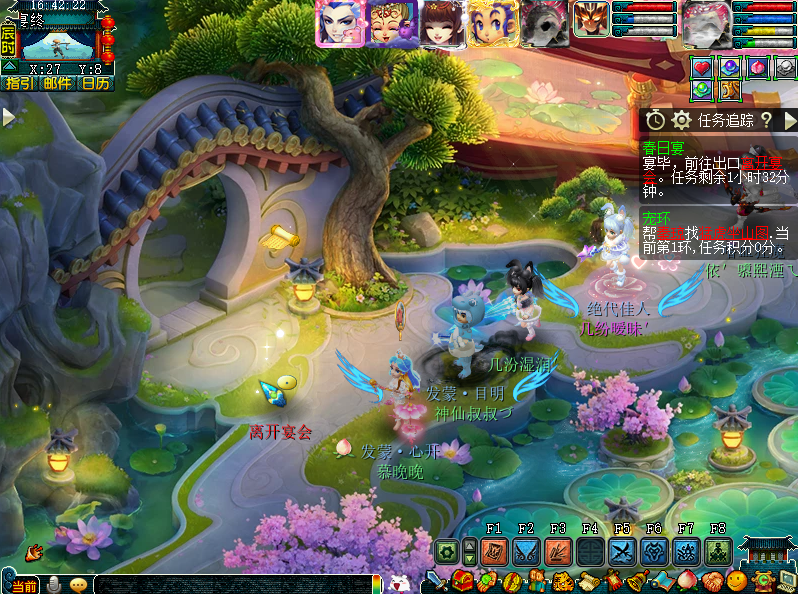Open the 春日宴 quest entry
798x594 pixels.
(x=664, y=147)
